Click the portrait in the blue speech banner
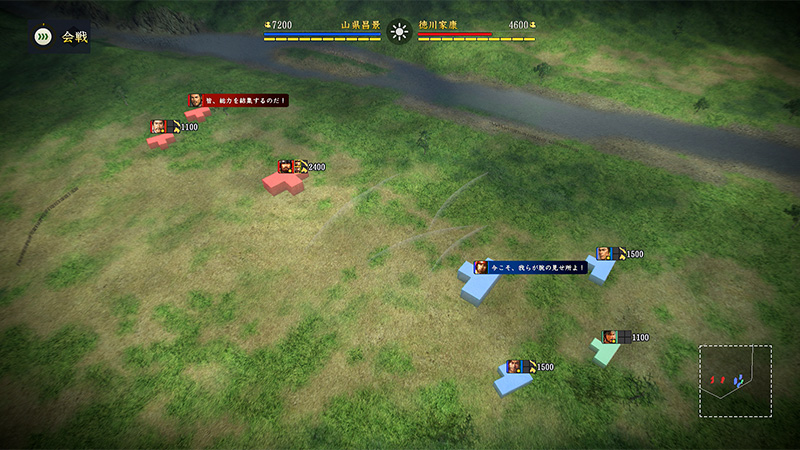Viewport: 800px width, 450px height. (481, 268)
